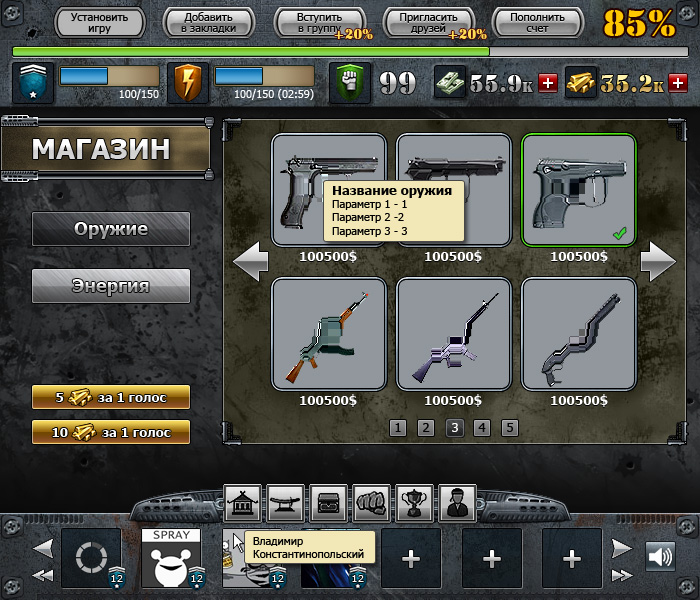Image resolution: width=700 pixels, height=600 pixels.
Task: Click 'Добавить в закладки' button
Action: pos(207,23)
